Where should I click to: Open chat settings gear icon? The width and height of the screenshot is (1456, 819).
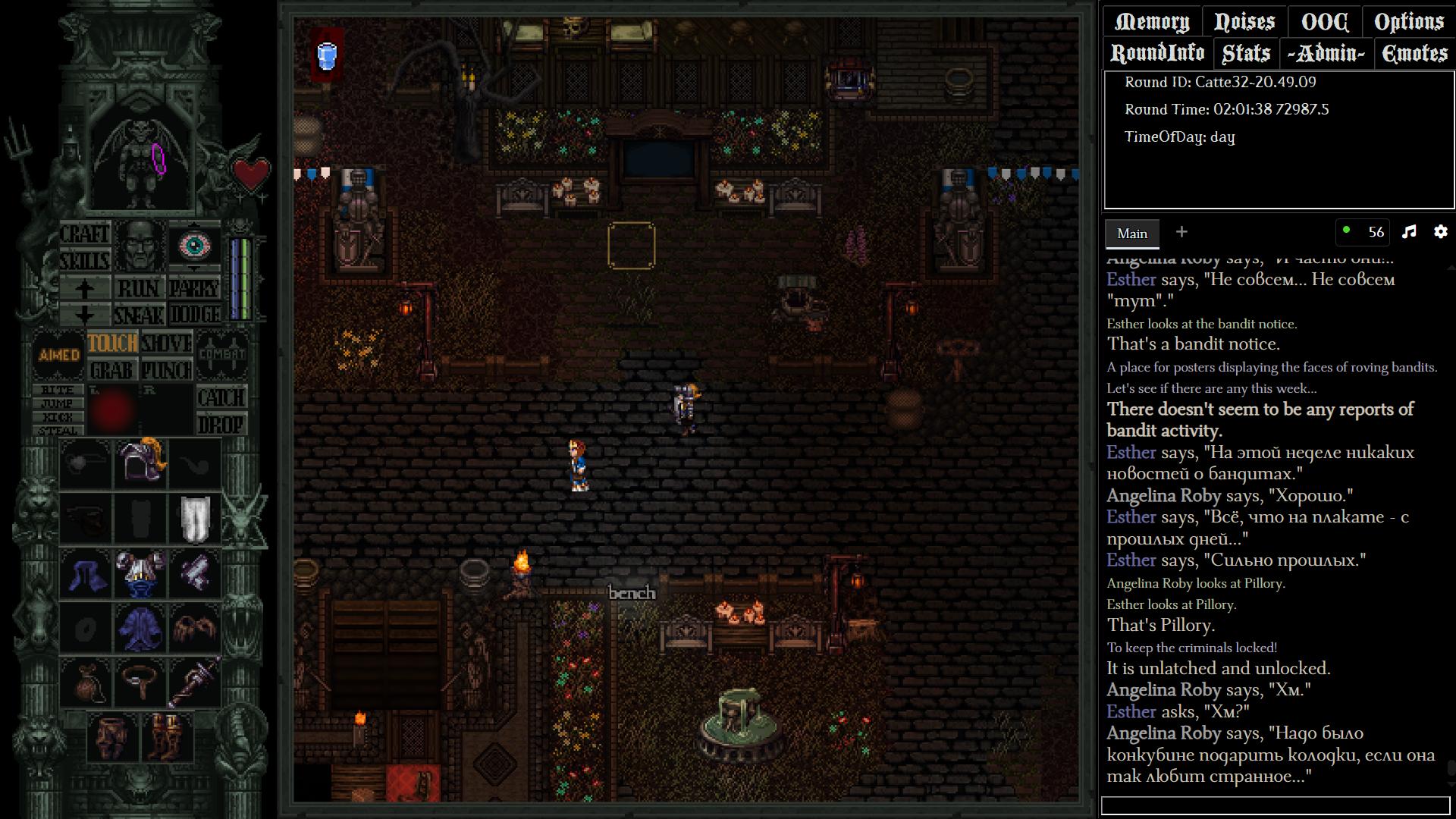point(1440,232)
